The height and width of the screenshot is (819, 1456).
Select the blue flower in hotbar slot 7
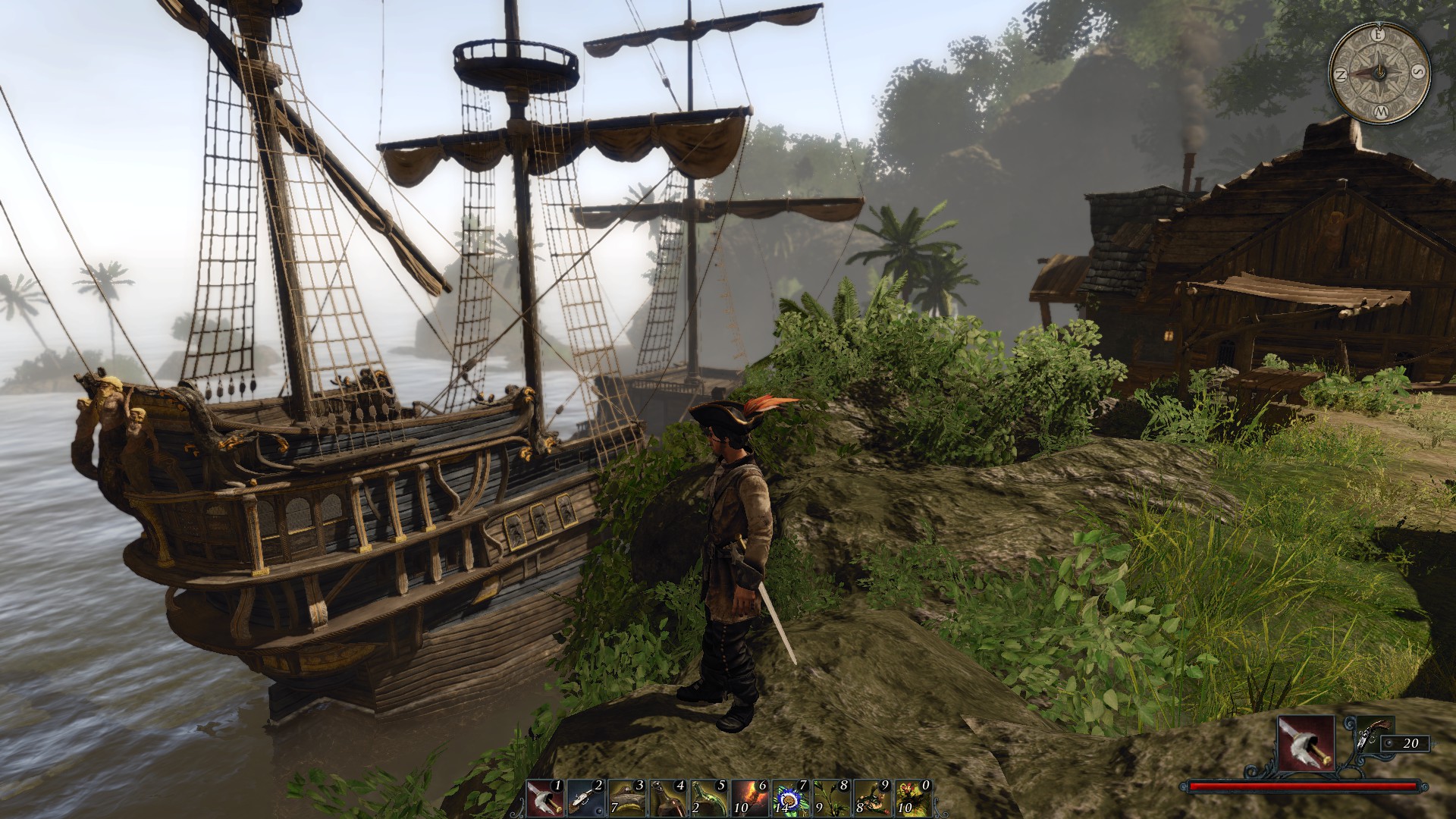pyautogui.click(x=791, y=799)
